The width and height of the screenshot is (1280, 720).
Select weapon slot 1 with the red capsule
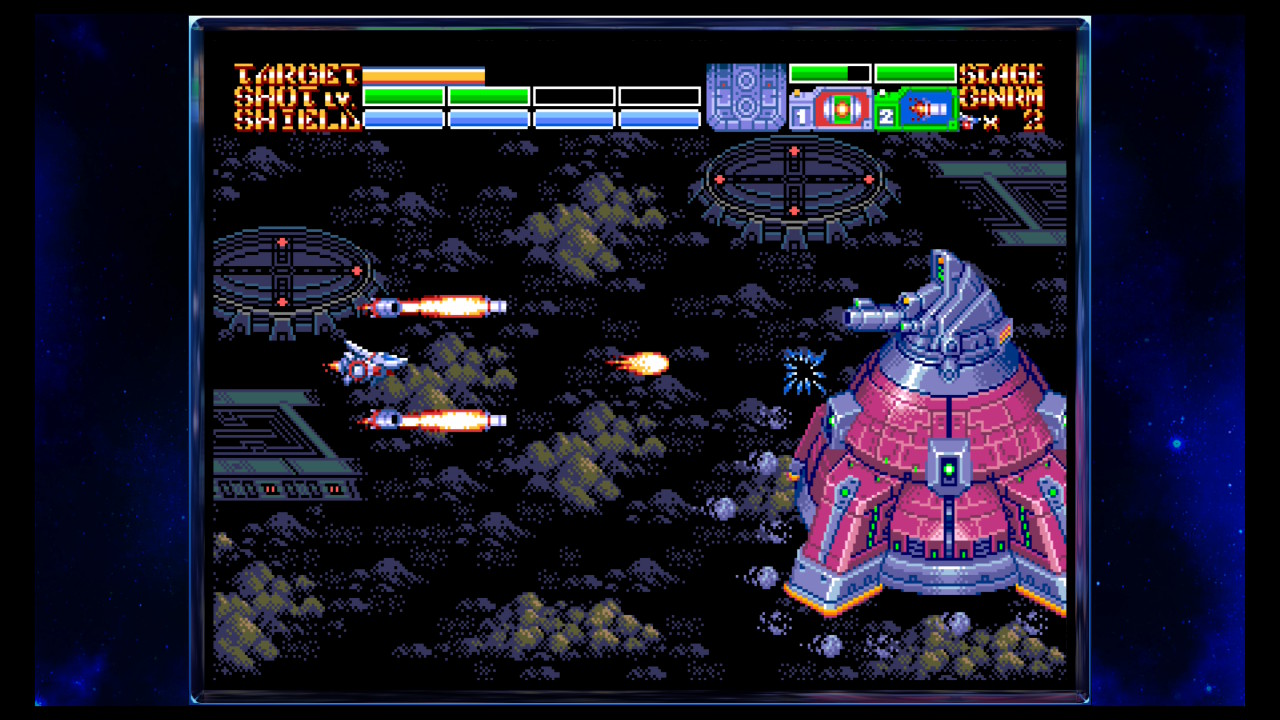[x=831, y=109]
